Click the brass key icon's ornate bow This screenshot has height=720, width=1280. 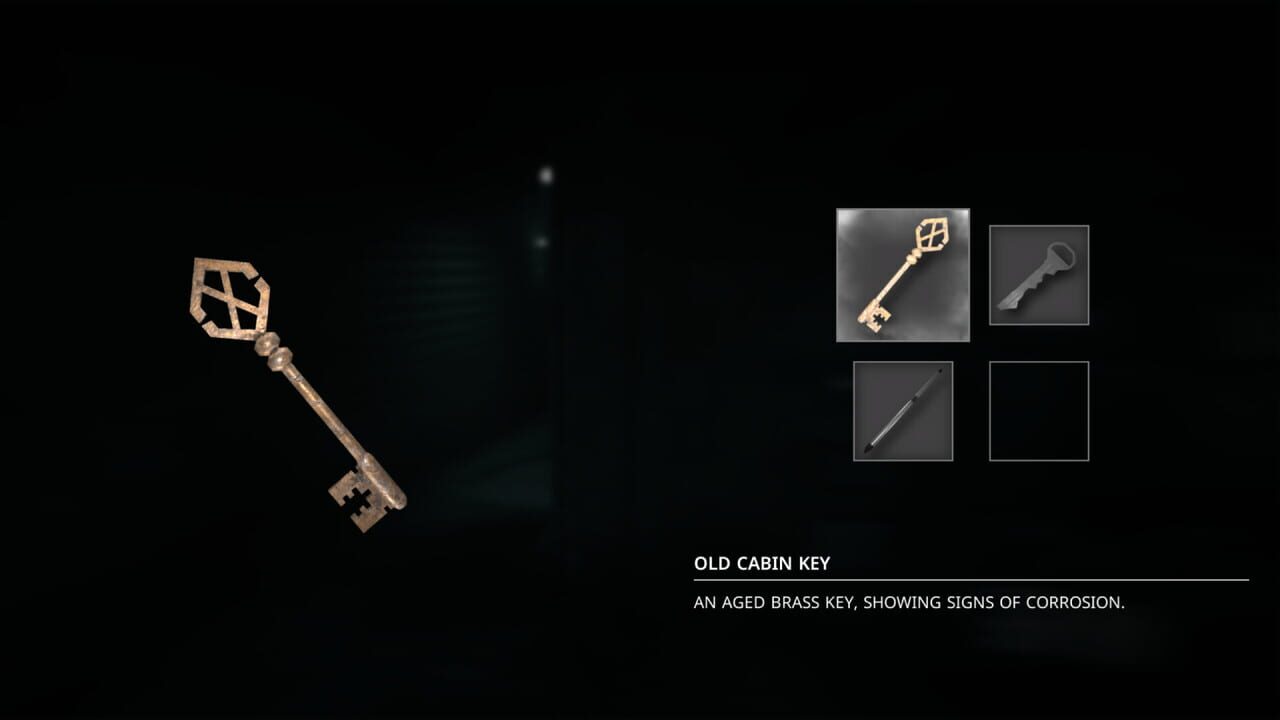933,232
